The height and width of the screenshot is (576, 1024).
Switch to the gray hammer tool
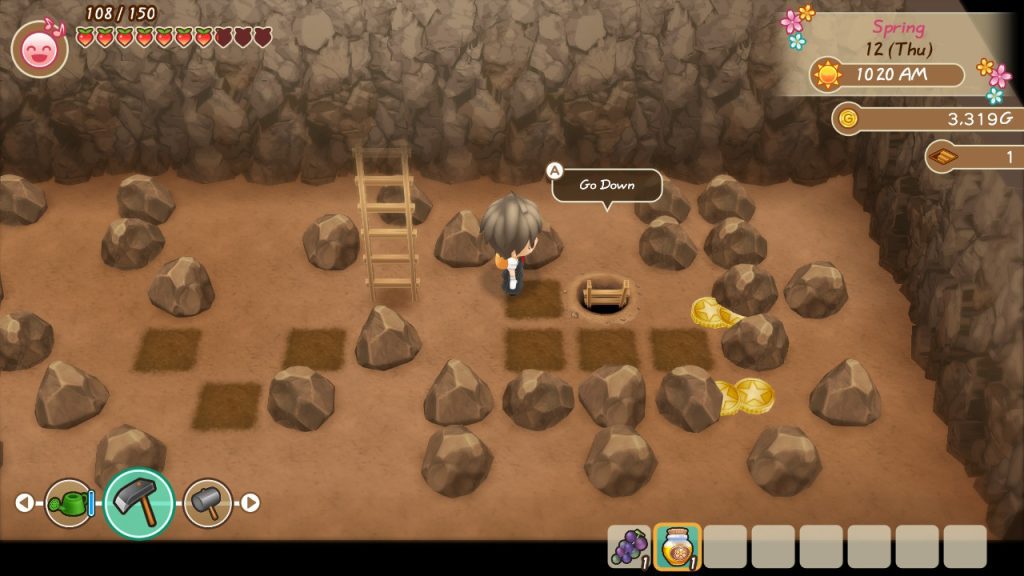pos(208,503)
